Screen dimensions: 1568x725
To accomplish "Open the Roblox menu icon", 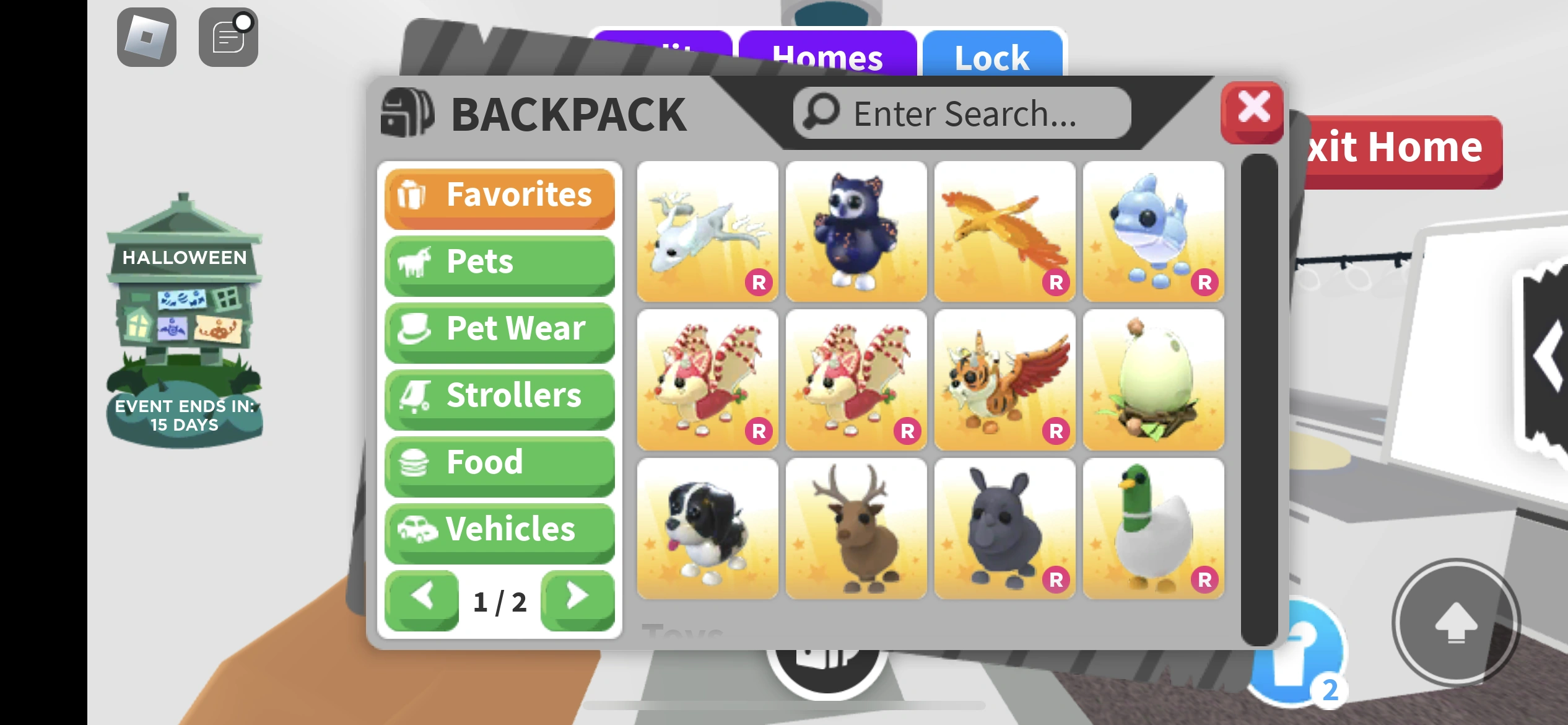I will [146, 36].
